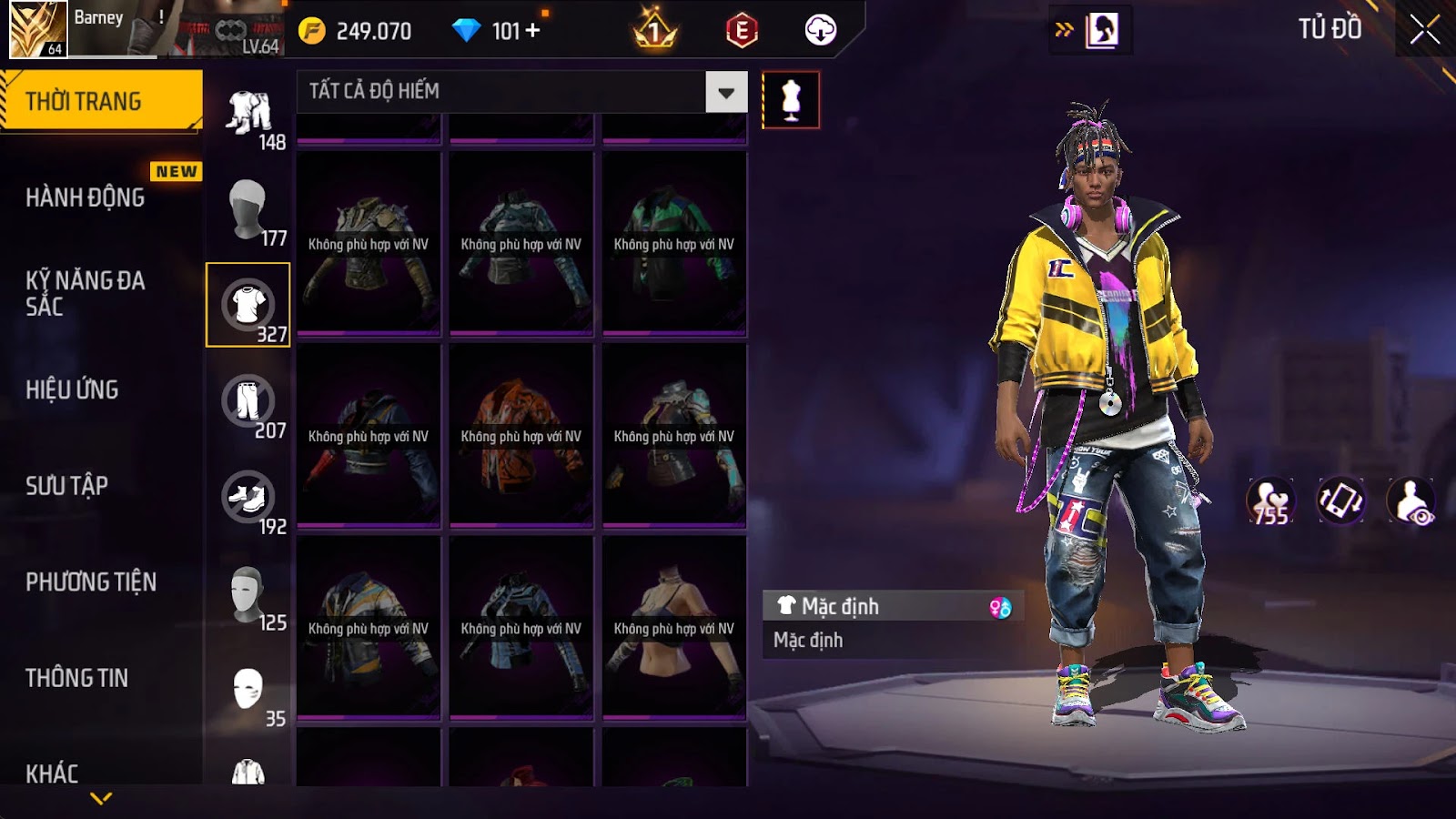Open the shoes category showing 192
This screenshot has height=819, width=1456.
248,497
